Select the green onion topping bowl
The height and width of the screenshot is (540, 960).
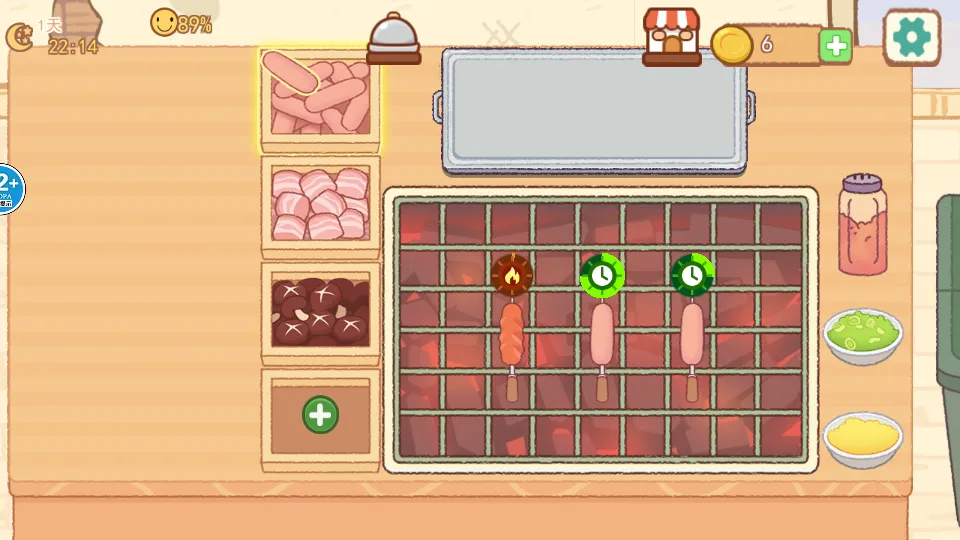click(x=863, y=335)
